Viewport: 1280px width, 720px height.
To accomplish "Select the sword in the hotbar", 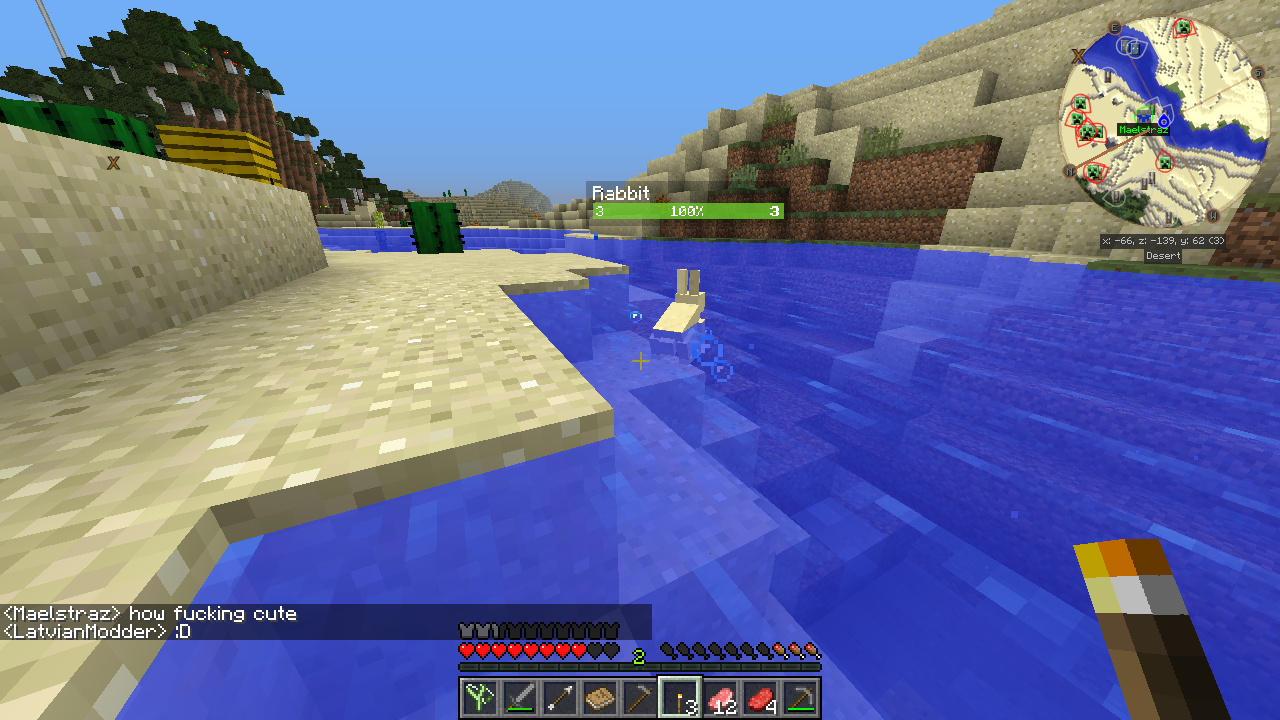I will 519,697.
